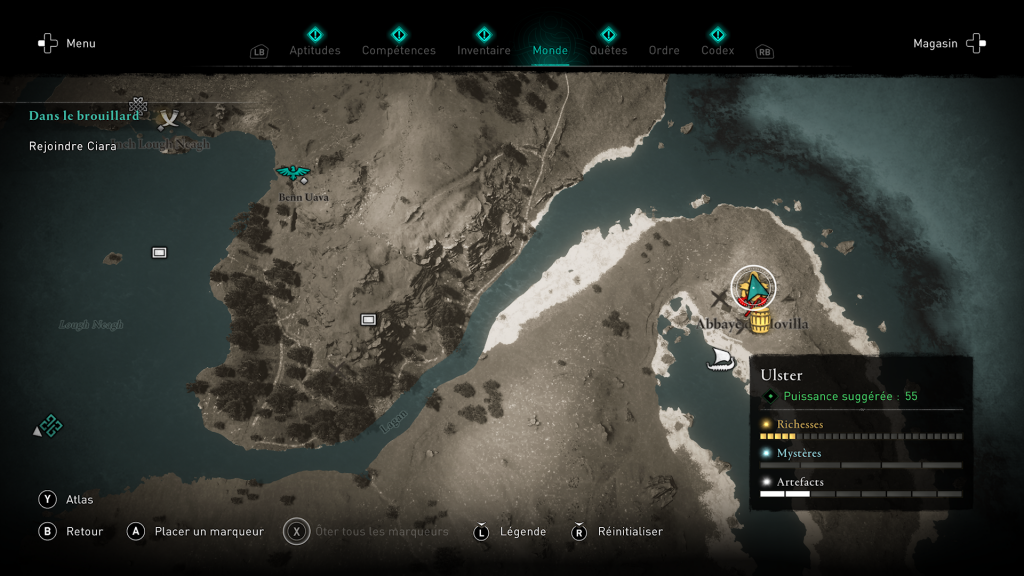Click the longship marker on the map
Viewport: 1024px width, 576px height.
721,360
